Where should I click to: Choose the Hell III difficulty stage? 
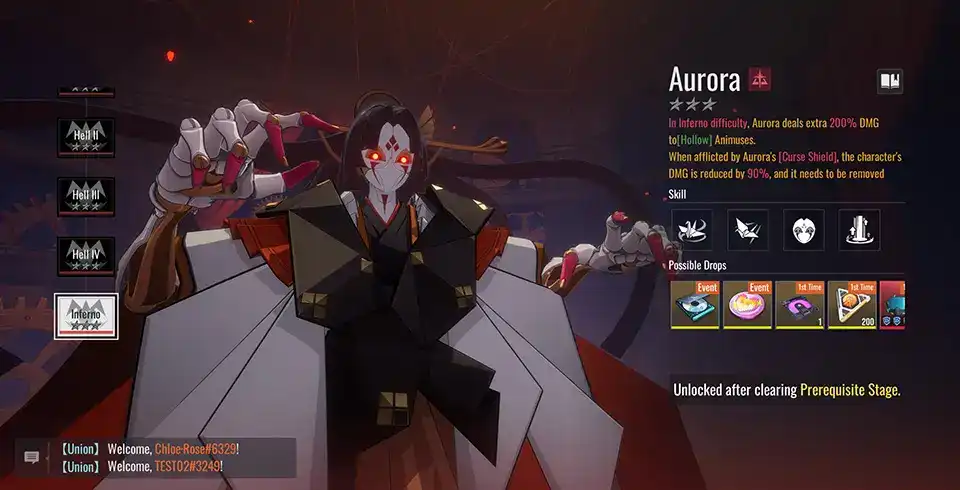point(86,197)
